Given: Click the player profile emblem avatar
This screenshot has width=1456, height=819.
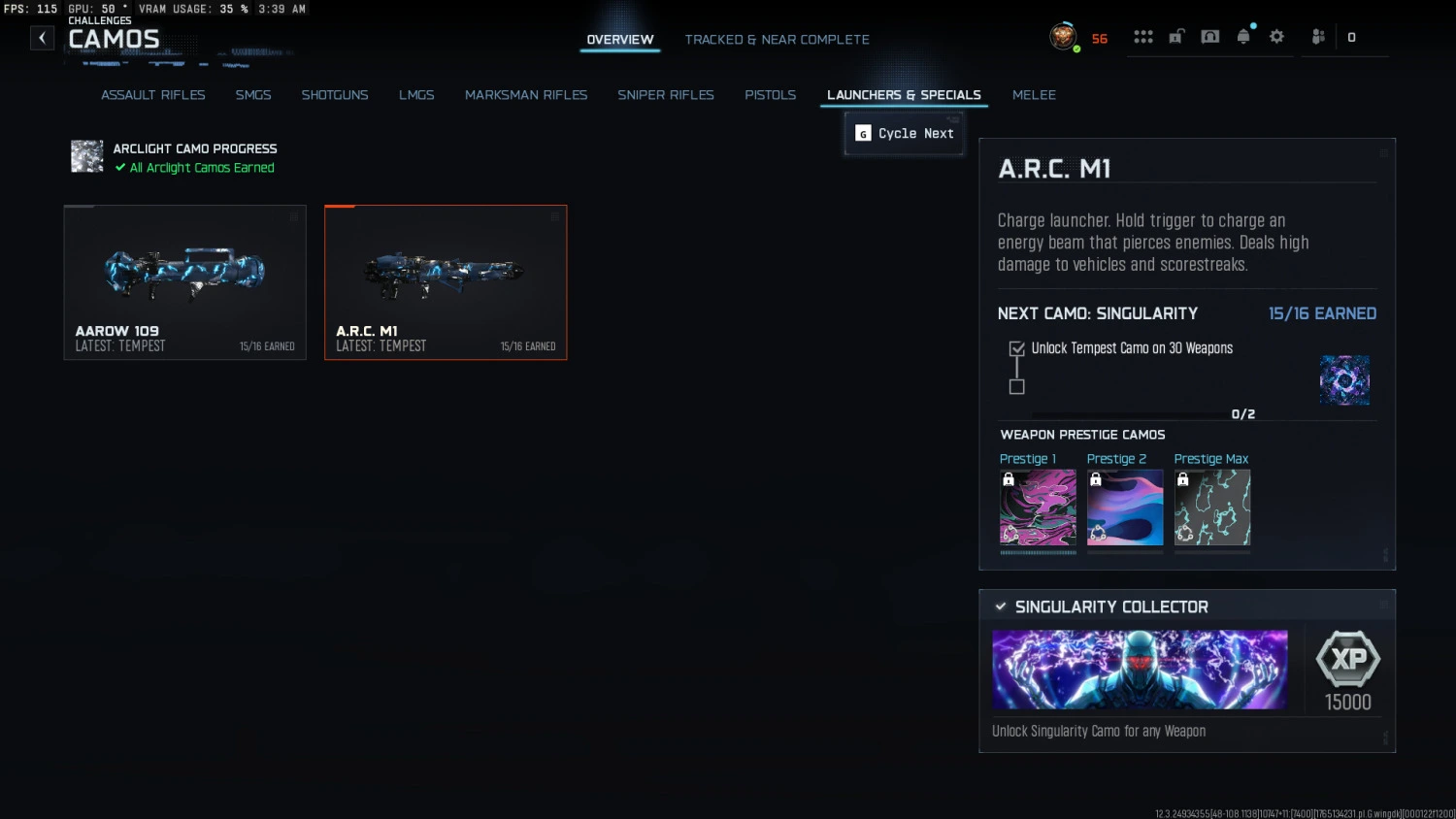Looking at the screenshot, I should point(1065,37).
